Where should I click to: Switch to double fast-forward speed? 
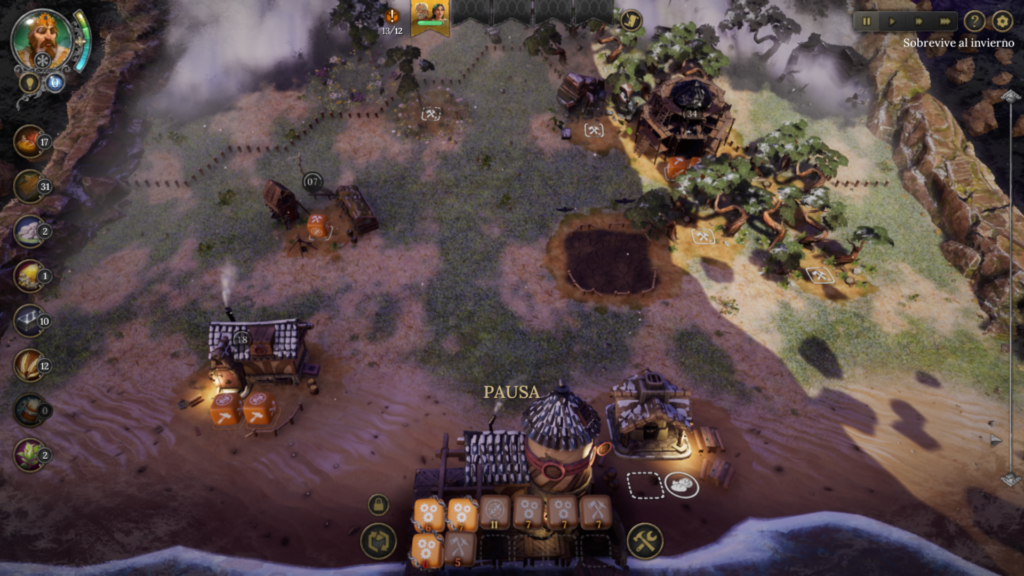tap(919, 21)
